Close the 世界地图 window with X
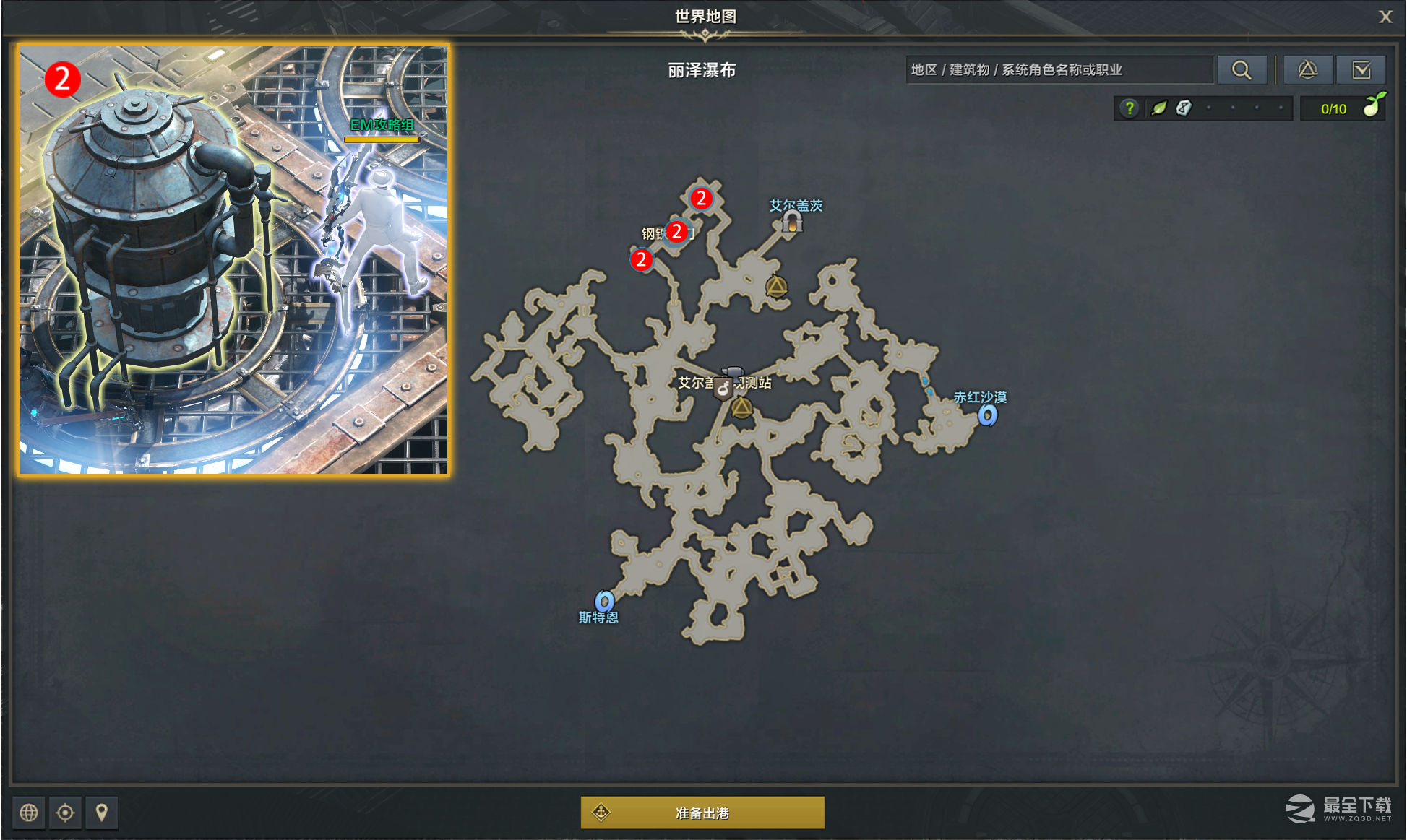The image size is (1407, 840). 1385,17
